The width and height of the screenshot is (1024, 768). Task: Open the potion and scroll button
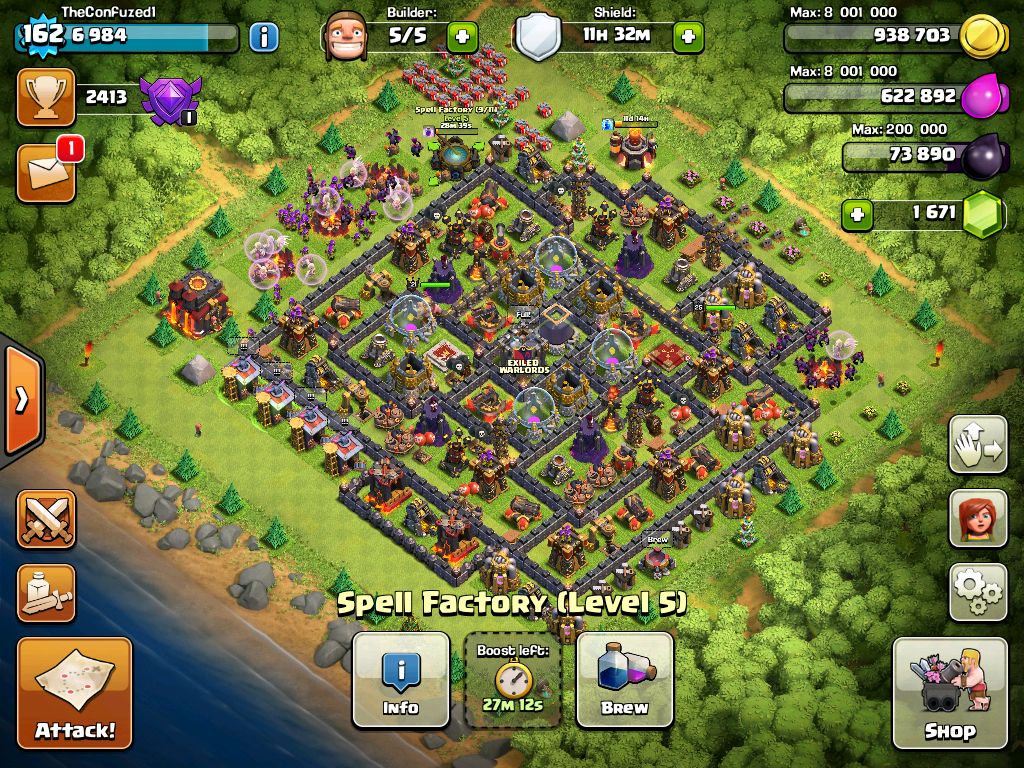[x=46, y=593]
